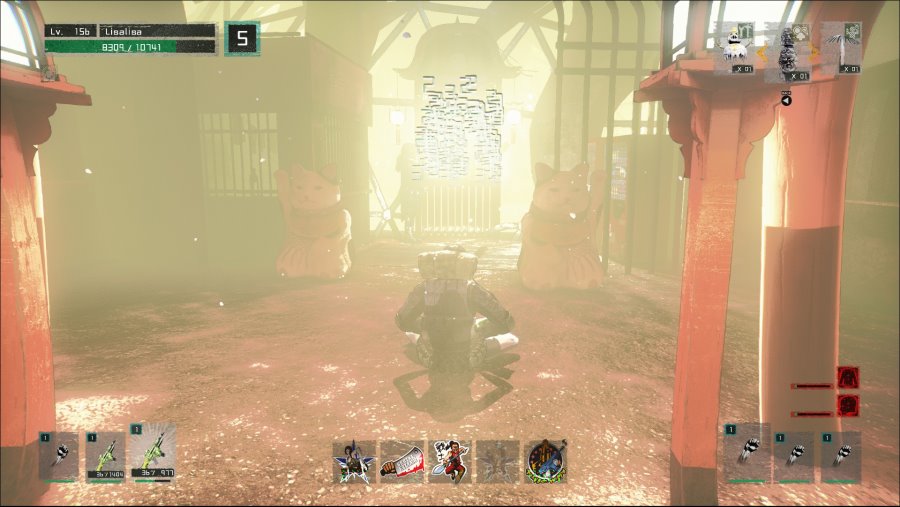
Task: Select the white bamboo-like item slot
Action: pyautogui.click(x=842, y=46)
